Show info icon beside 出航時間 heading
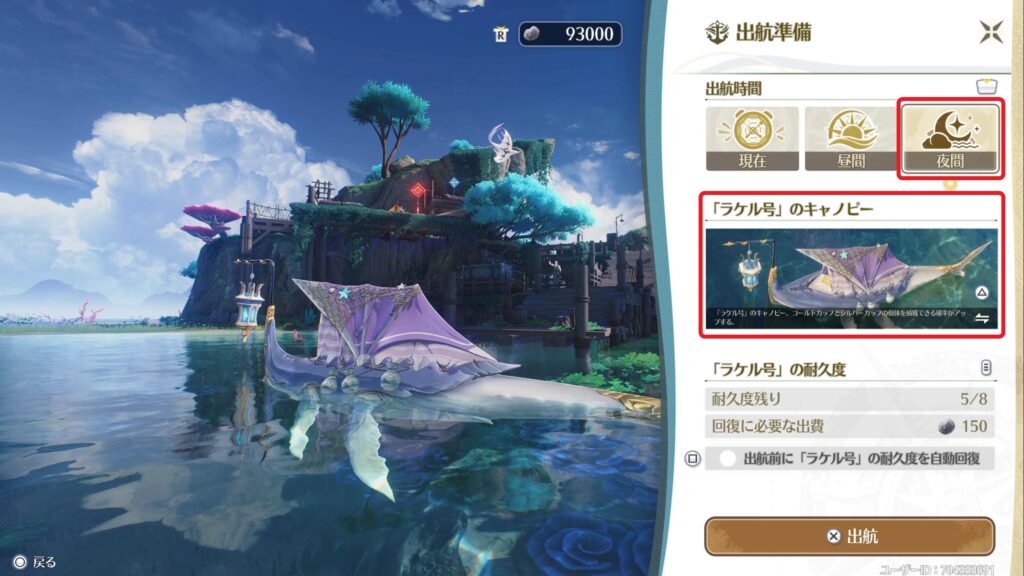Screen dimensions: 1024x576 pyautogui.click(x=987, y=88)
